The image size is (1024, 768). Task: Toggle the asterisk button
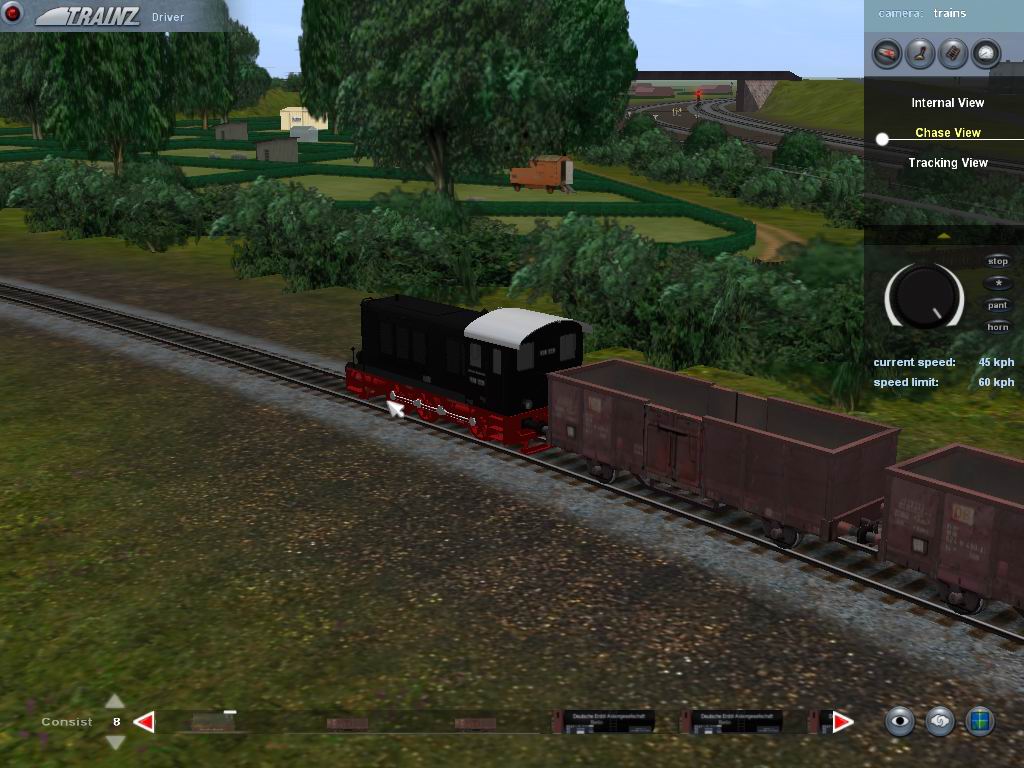[998, 284]
